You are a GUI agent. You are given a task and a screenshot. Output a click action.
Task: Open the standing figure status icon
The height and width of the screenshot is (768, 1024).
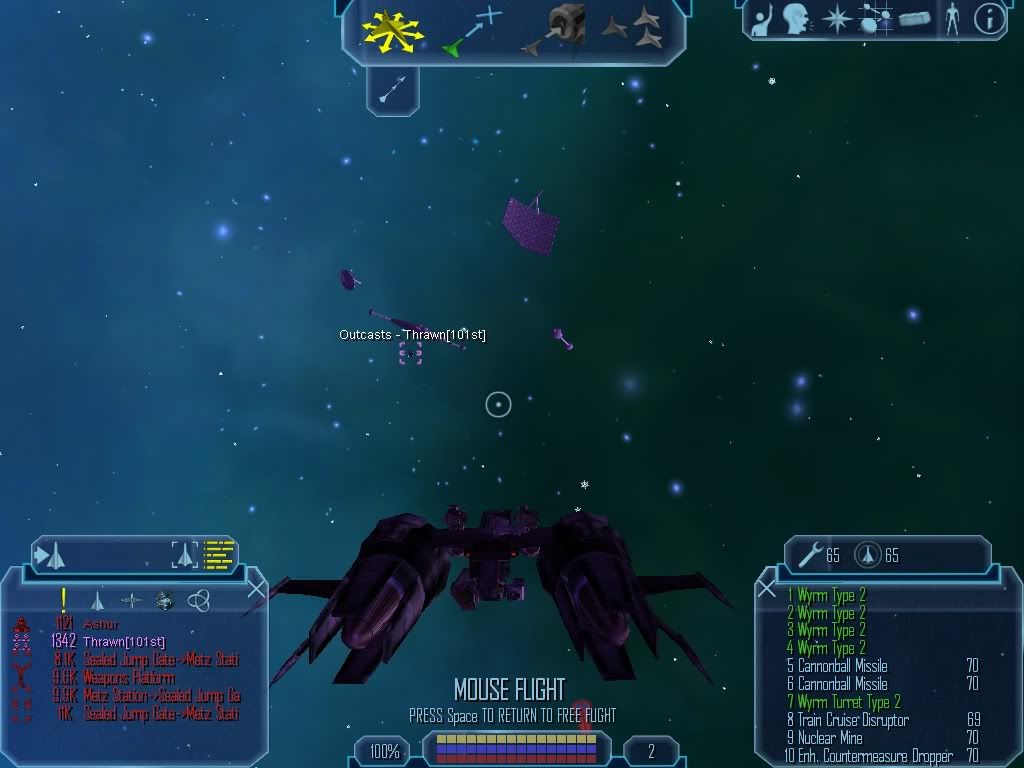(951, 18)
